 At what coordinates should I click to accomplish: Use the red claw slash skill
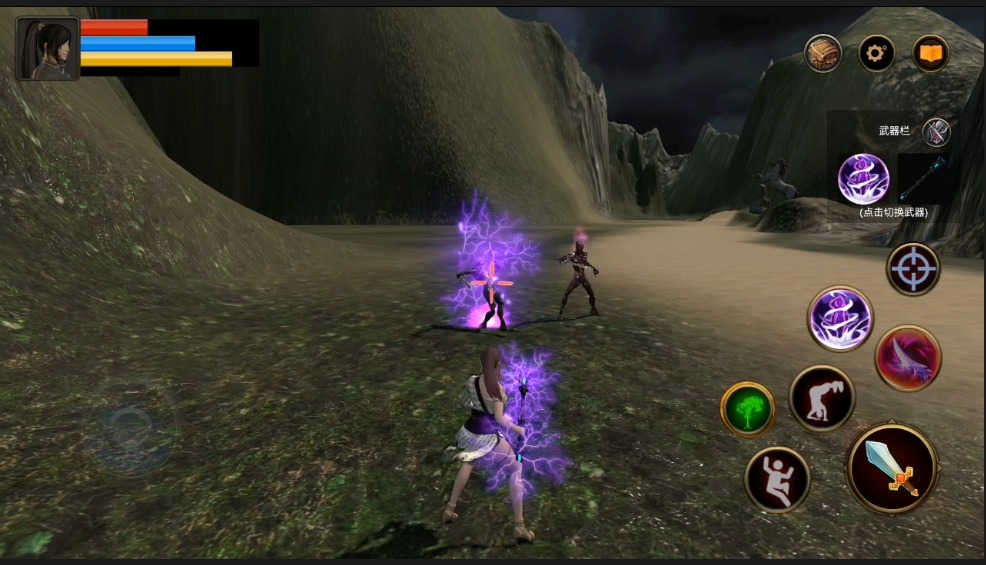[908, 358]
